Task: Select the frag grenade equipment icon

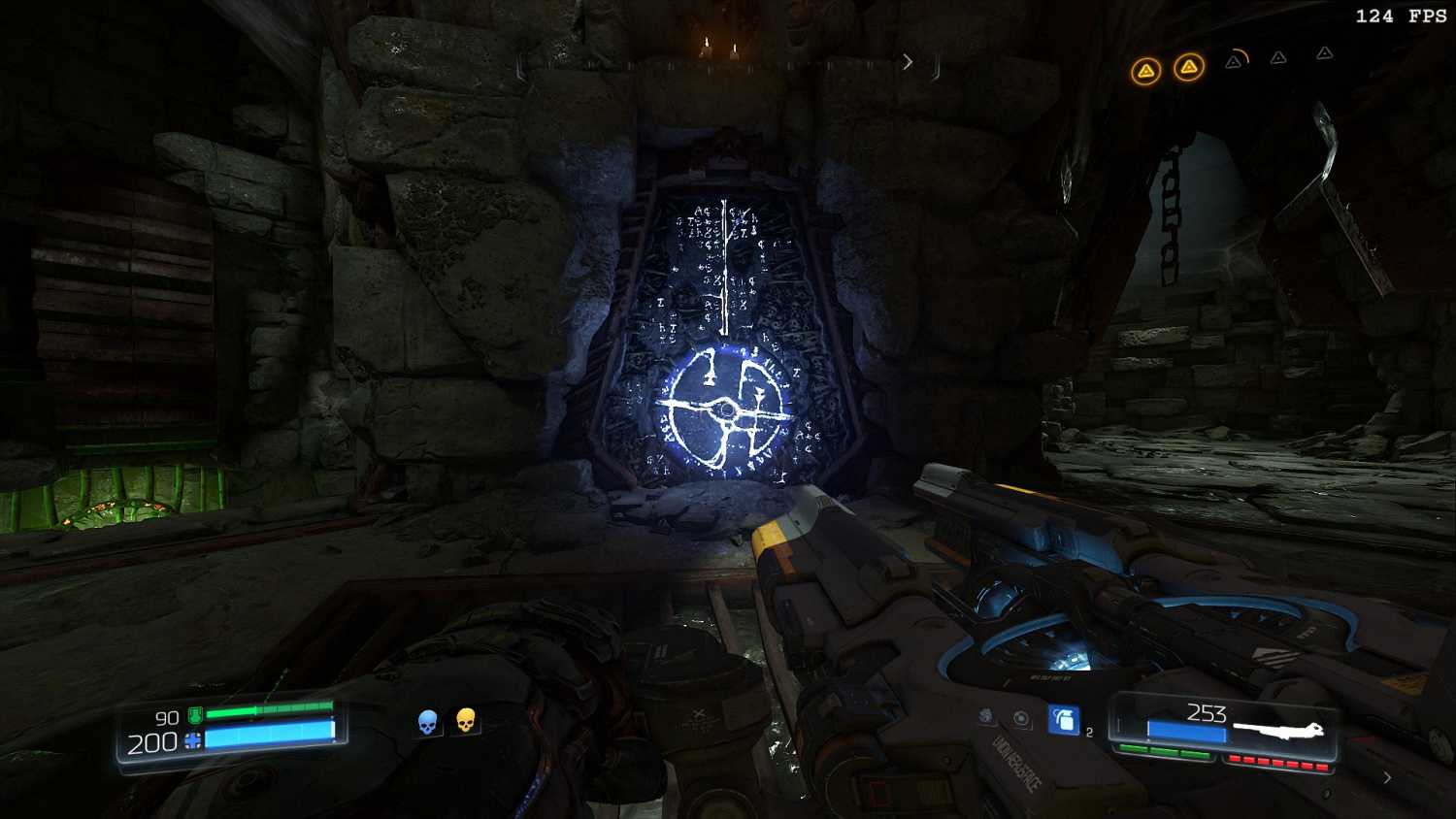Action: (1064, 719)
